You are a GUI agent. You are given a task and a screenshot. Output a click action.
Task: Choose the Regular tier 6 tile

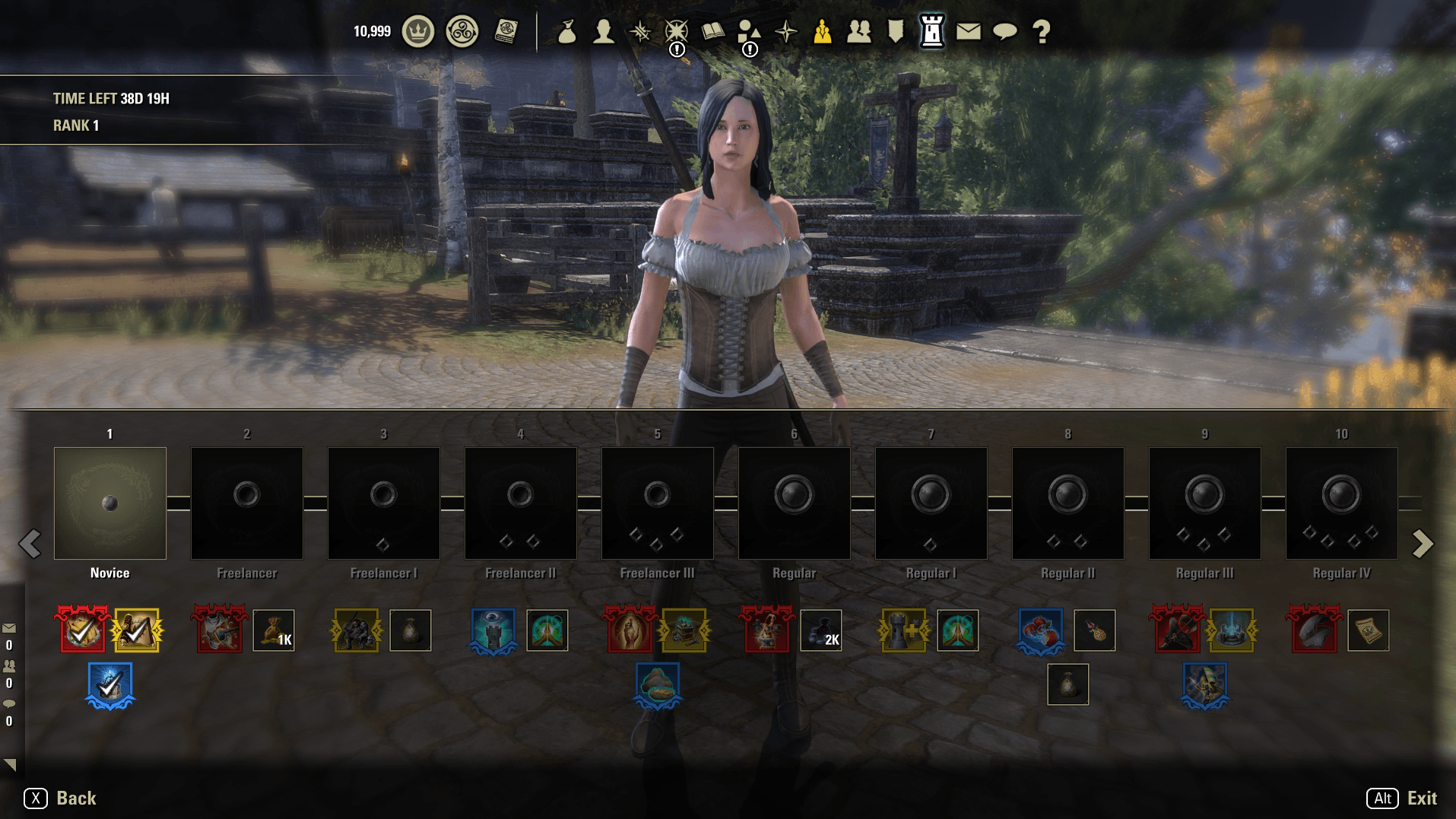pyautogui.click(x=795, y=503)
